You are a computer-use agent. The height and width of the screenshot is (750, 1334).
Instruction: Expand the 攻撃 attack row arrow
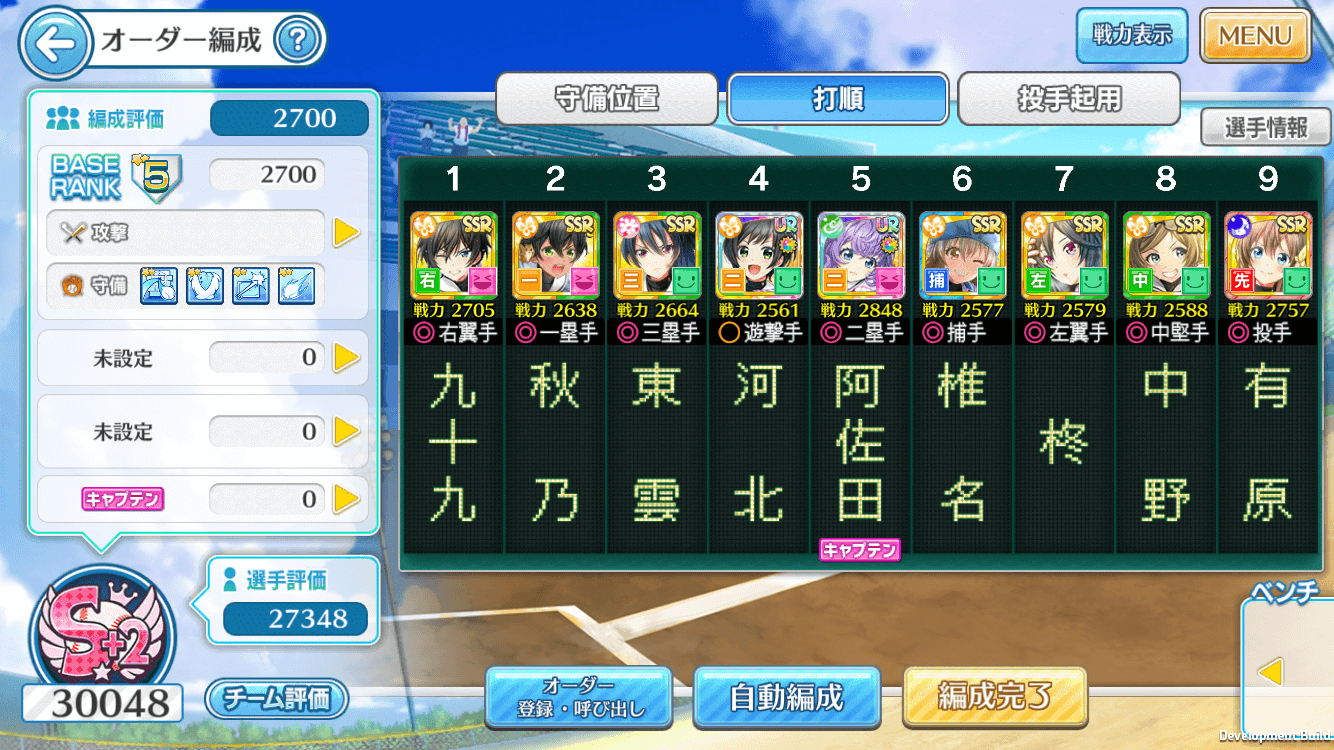click(x=346, y=232)
